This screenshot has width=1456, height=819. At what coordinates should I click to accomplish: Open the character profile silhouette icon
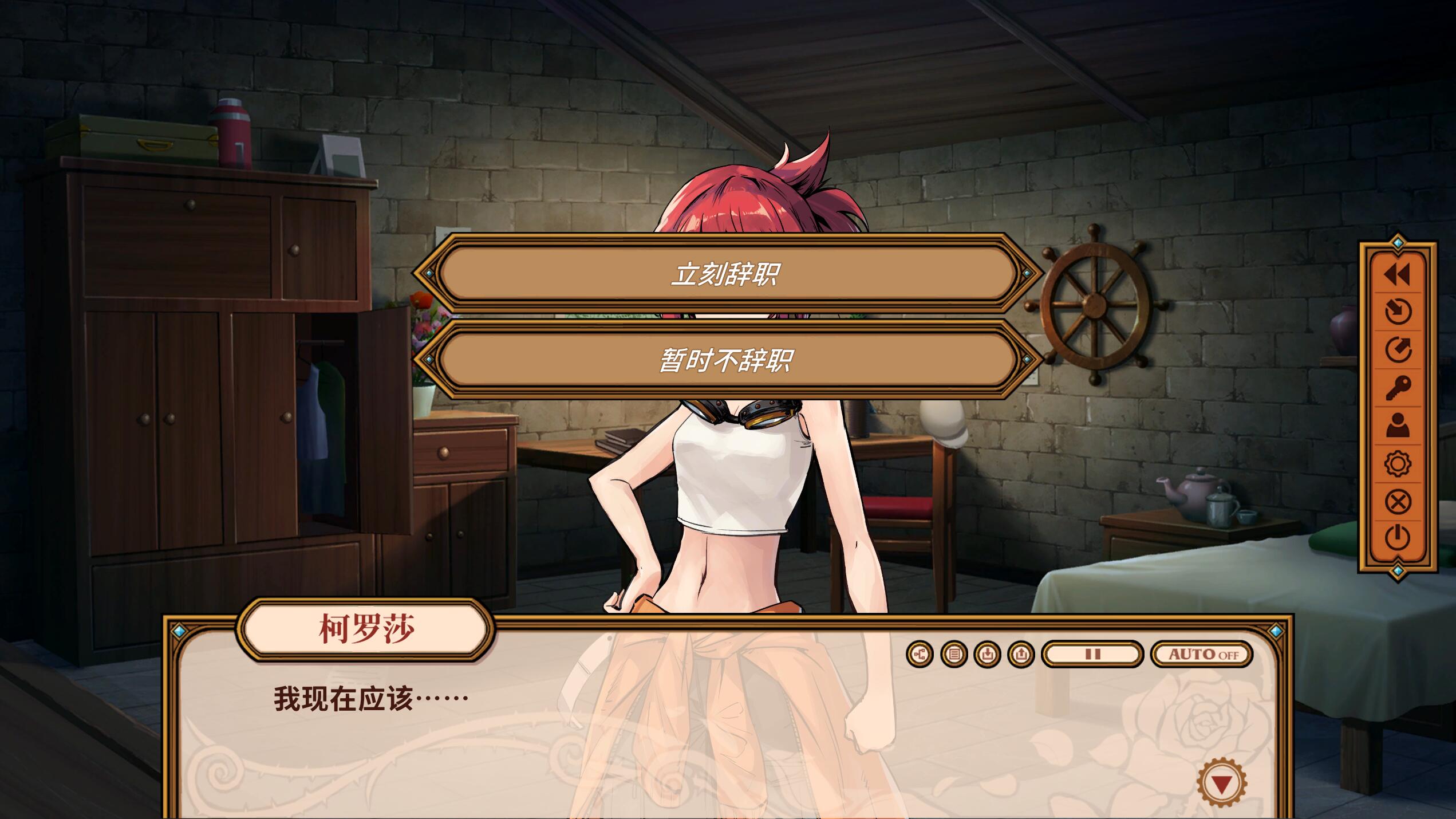click(x=1397, y=426)
